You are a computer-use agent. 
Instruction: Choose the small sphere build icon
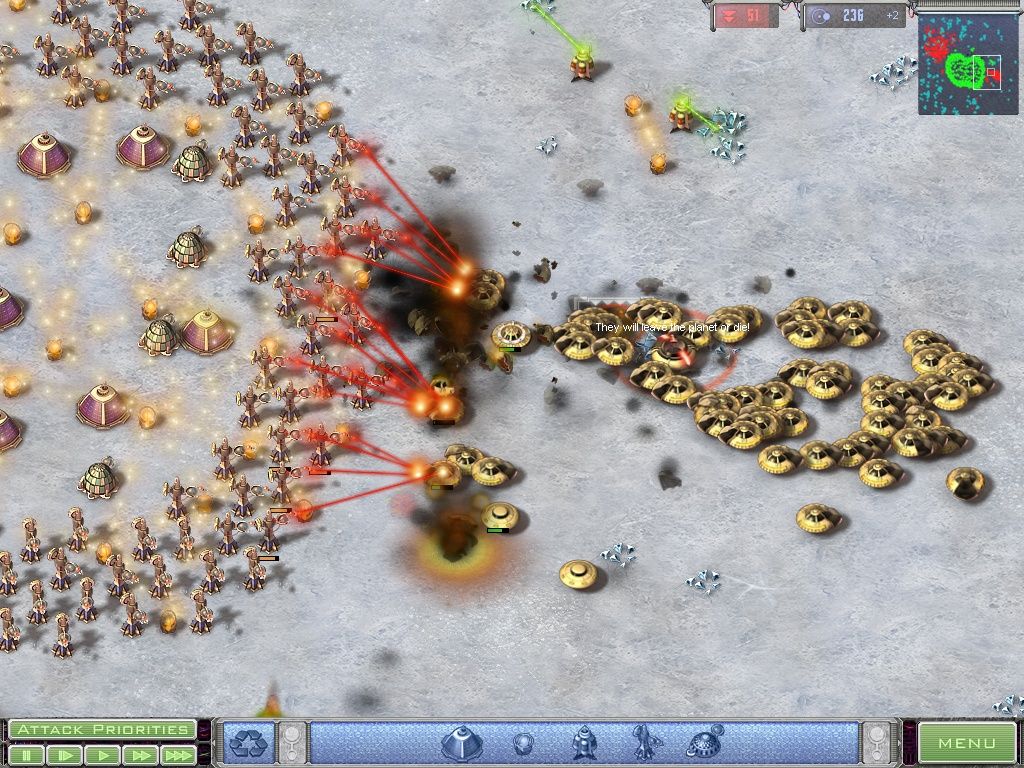pos(522,743)
